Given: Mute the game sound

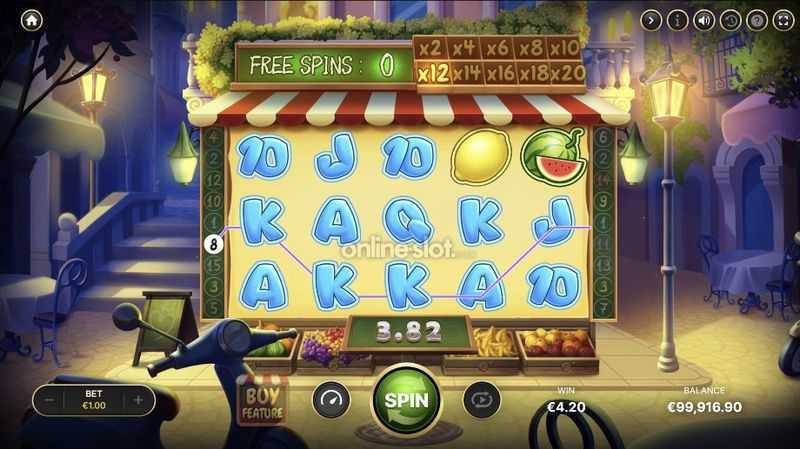Looking at the screenshot, I should [704, 19].
